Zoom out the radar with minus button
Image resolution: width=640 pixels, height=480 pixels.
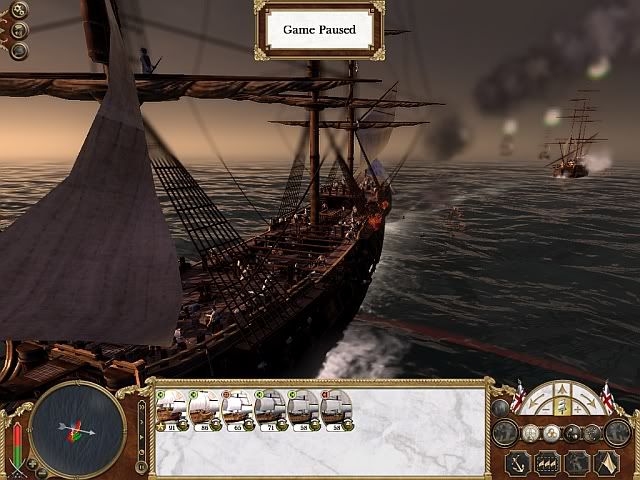[x=43, y=471]
